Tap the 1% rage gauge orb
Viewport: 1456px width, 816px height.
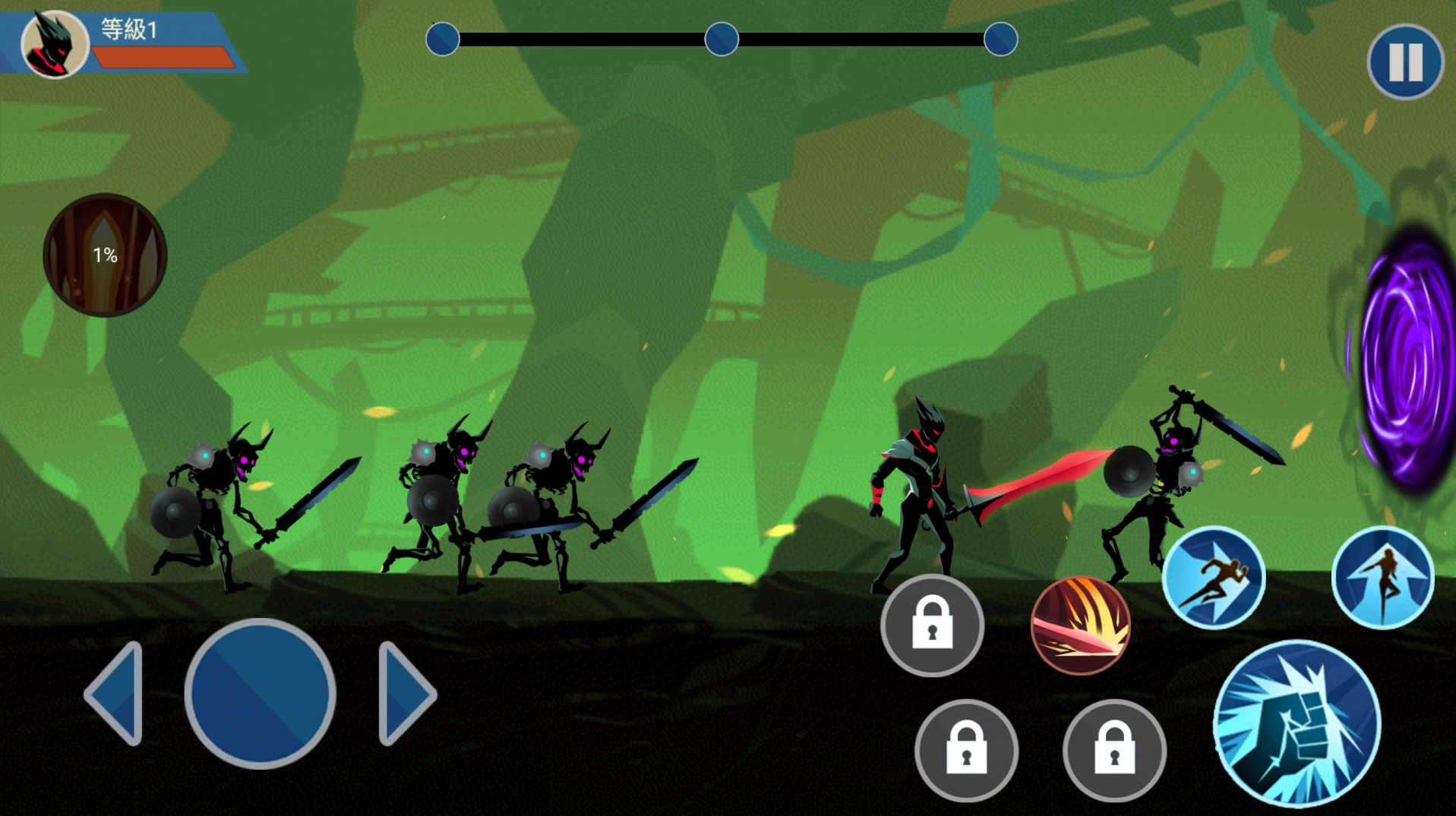pos(105,255)
